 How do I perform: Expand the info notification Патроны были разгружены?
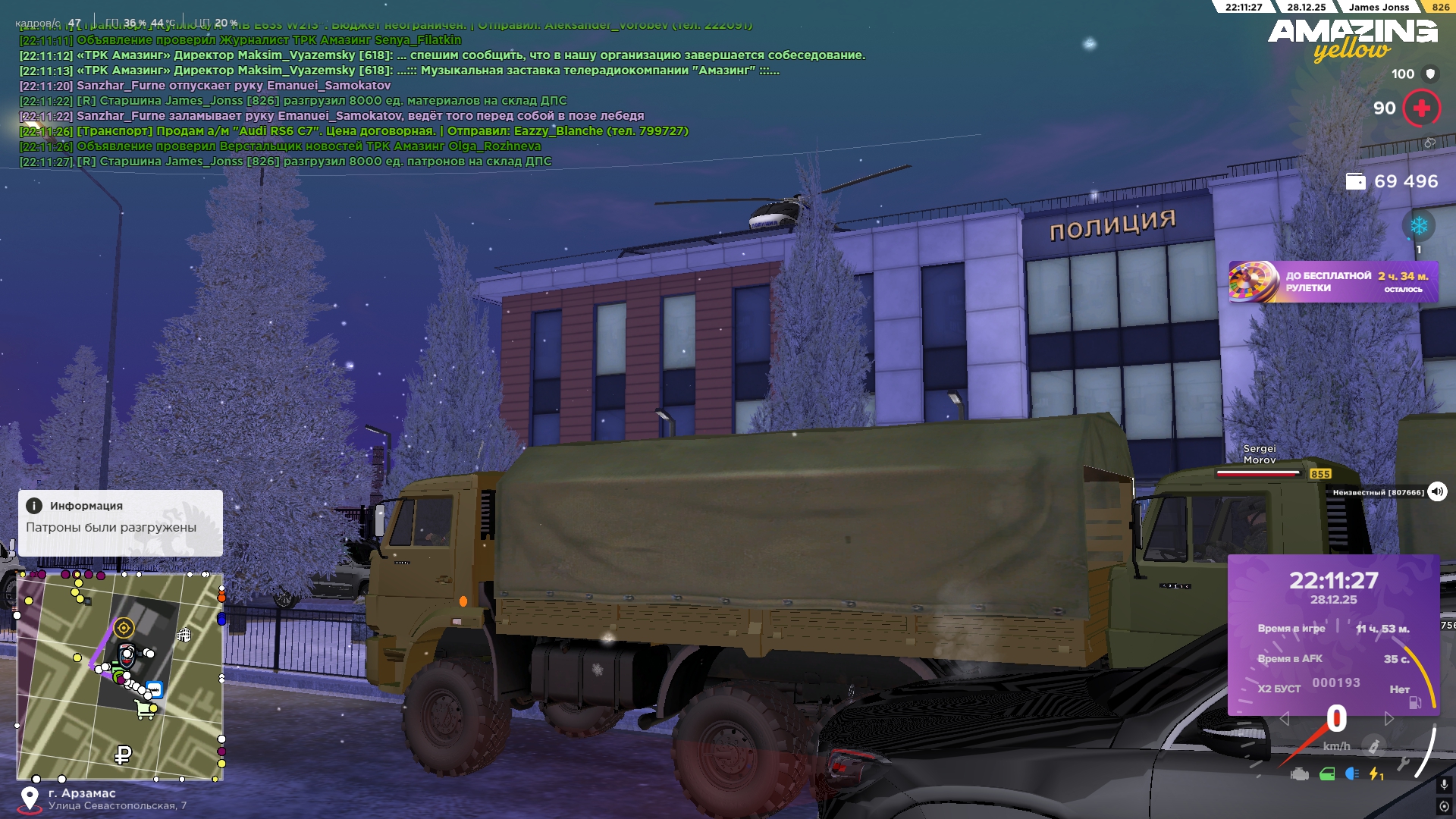(121, 523)
